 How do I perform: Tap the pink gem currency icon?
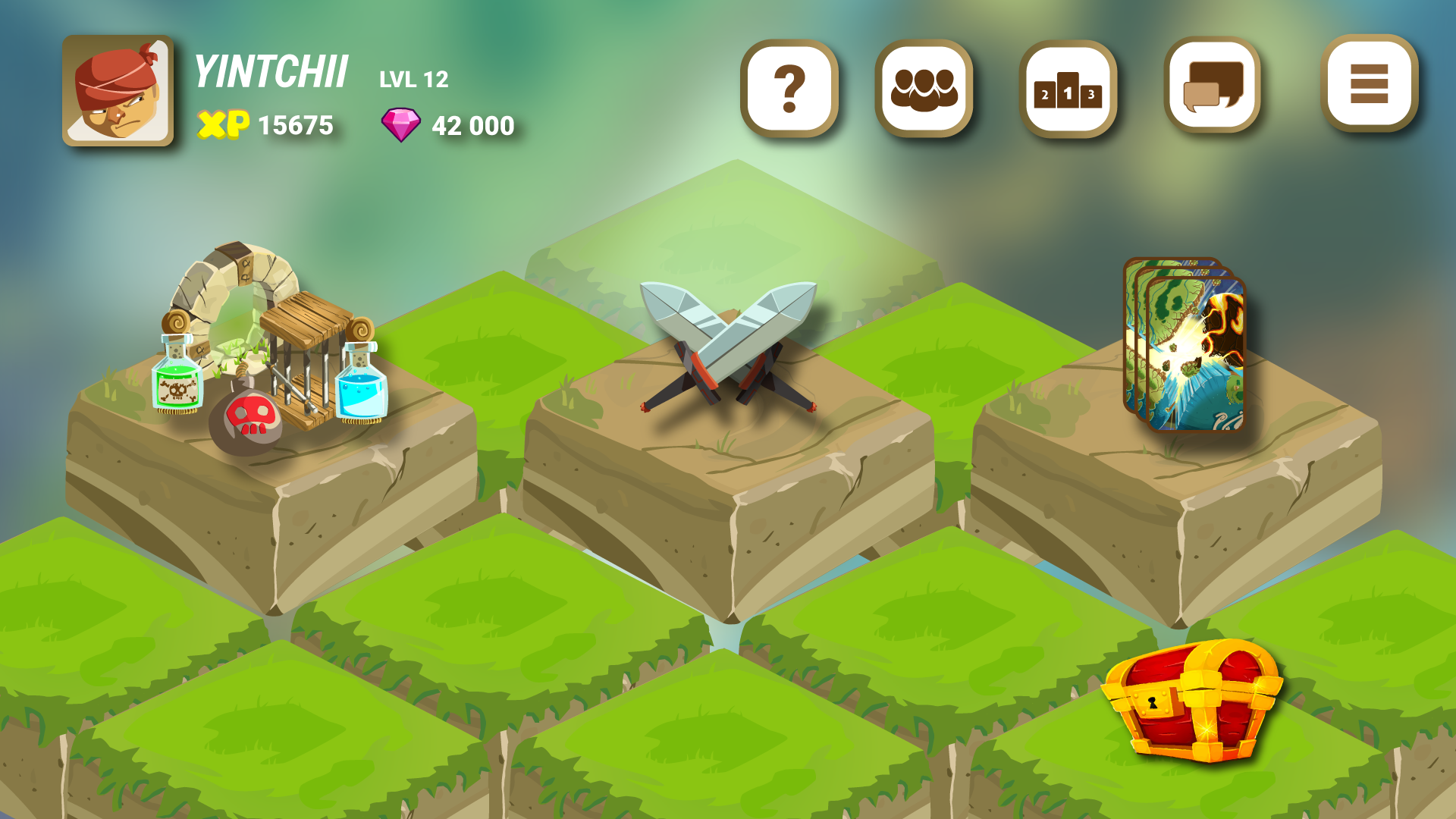click(x=400, y=125)
